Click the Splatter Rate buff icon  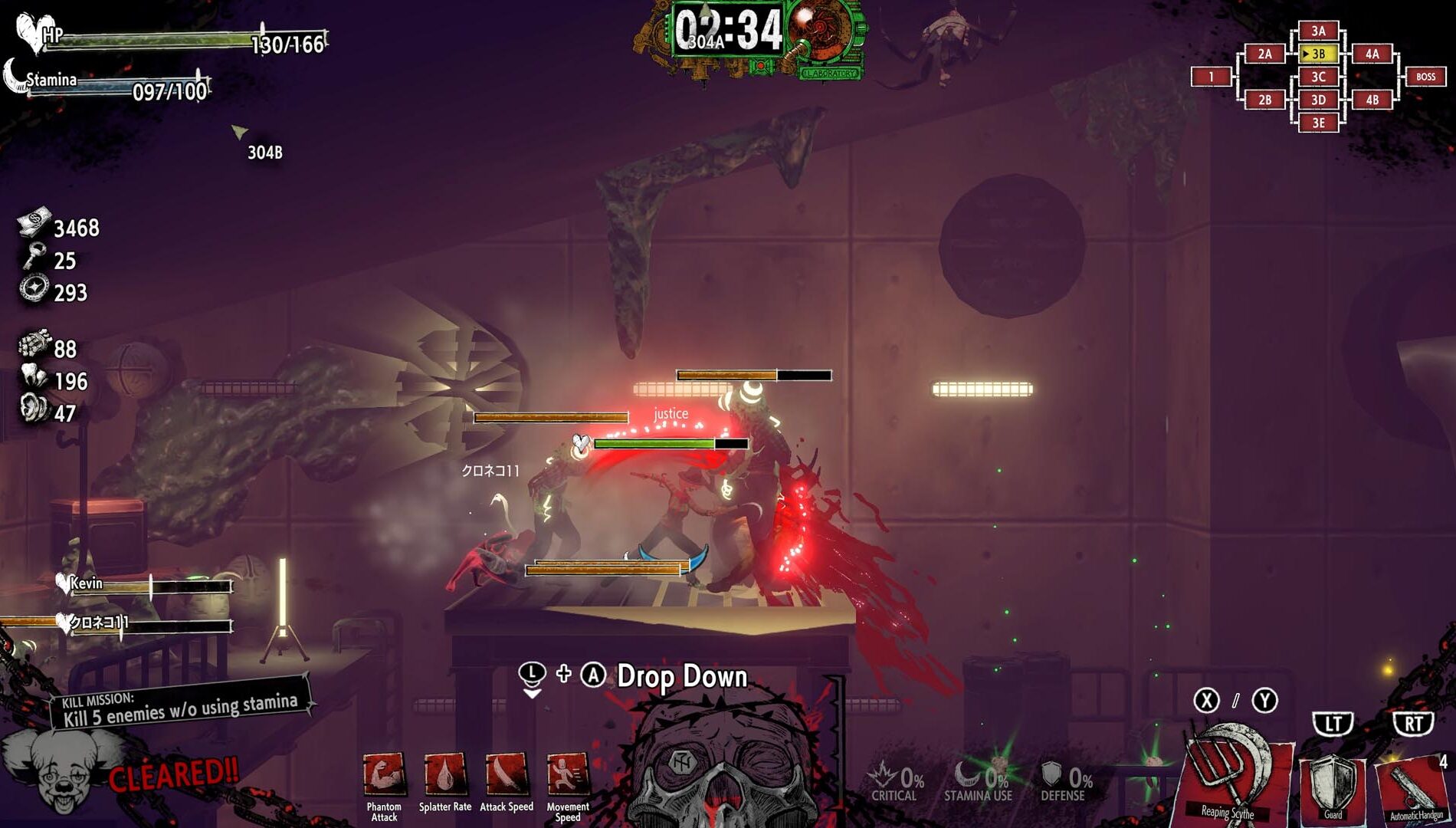(445, 776)
